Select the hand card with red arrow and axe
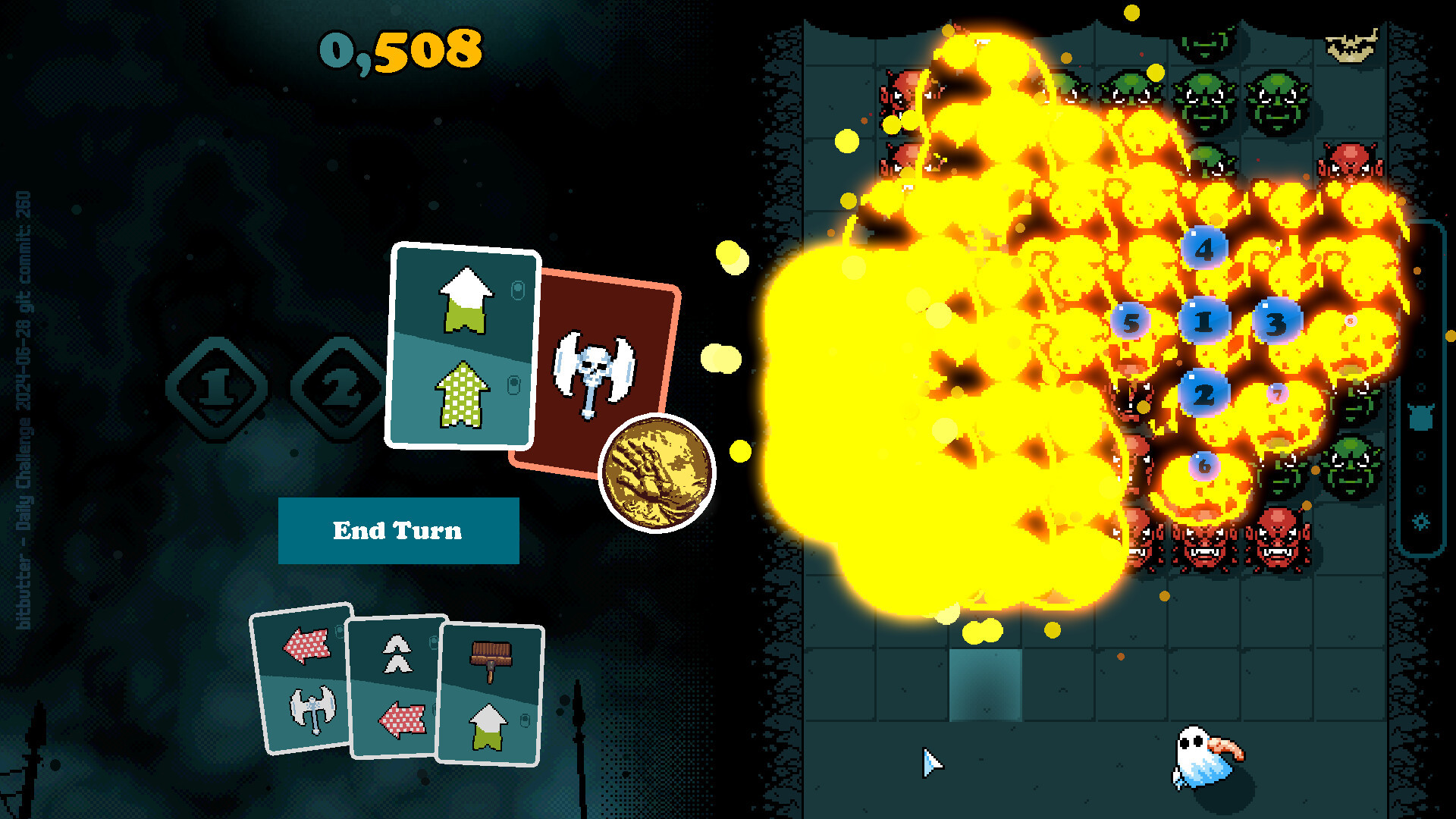 tap(302, 679)
